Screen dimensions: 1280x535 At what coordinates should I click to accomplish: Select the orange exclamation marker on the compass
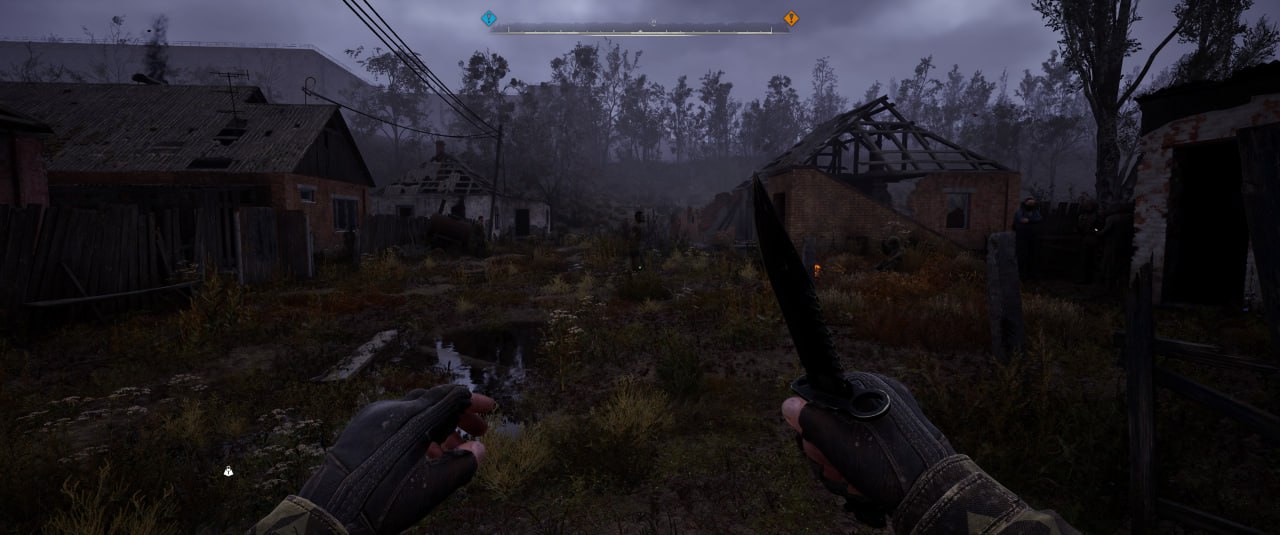(791, 18)
